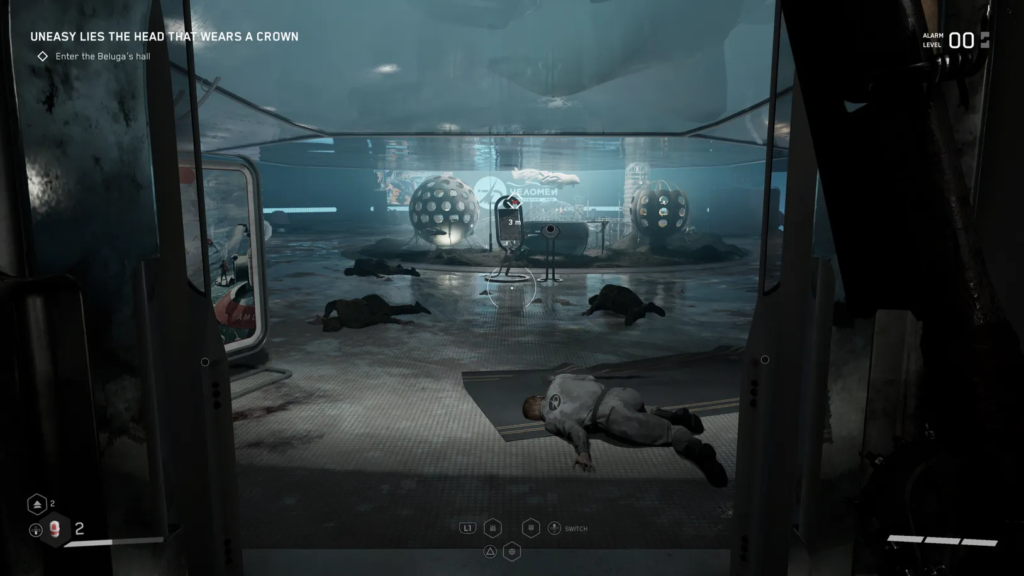Choose the hexagon ability beside the Switch label

coord(532,527)
